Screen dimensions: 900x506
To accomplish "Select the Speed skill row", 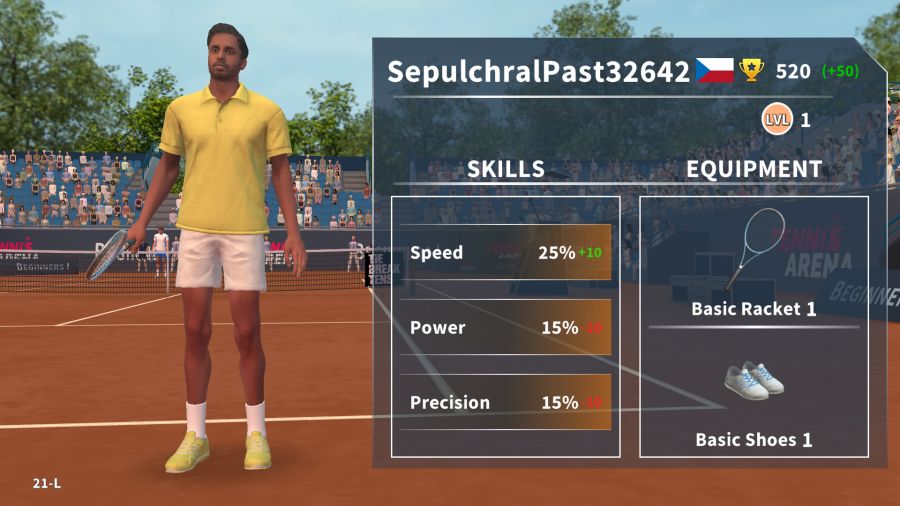I will [x=505, y=252].
